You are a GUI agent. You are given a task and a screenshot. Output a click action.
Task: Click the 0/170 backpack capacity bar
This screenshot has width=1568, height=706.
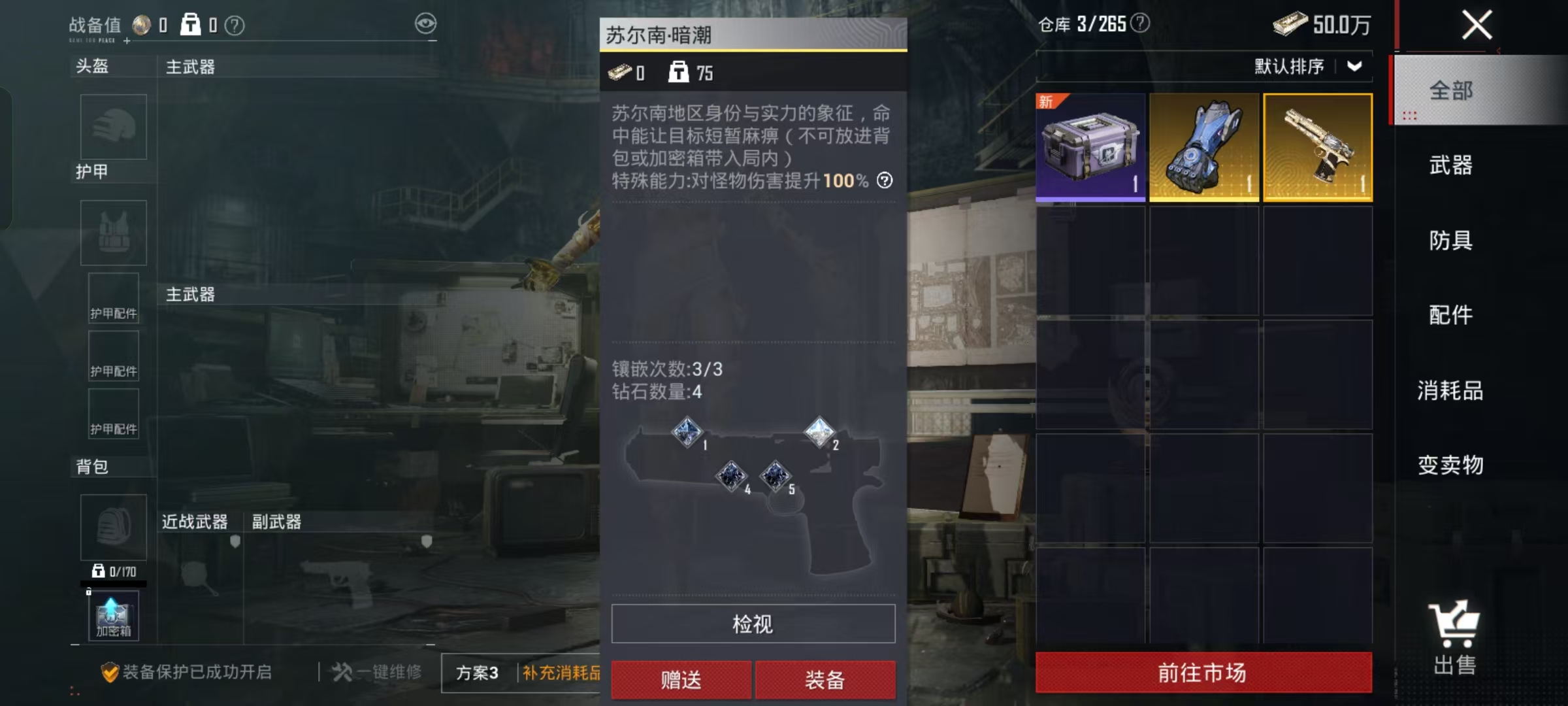pos(114,572)
